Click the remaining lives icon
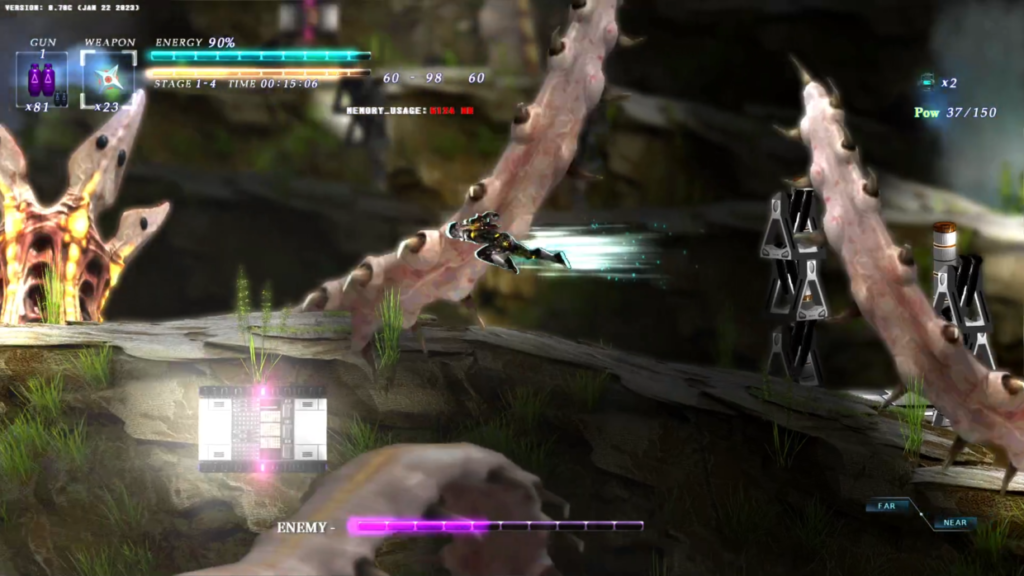Screen dimensions: 1024x576 tap(927, 83)
